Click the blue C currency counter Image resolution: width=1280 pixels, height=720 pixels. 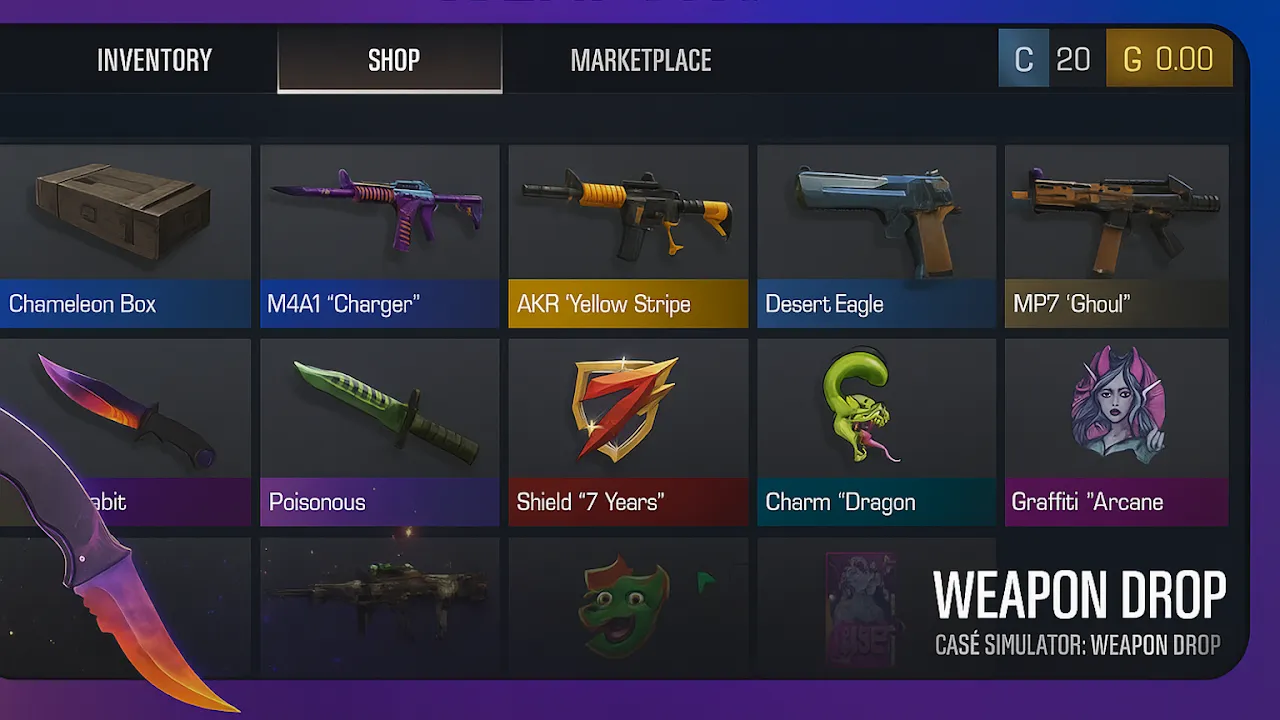pyautogui.click(x=1052, y=59)
